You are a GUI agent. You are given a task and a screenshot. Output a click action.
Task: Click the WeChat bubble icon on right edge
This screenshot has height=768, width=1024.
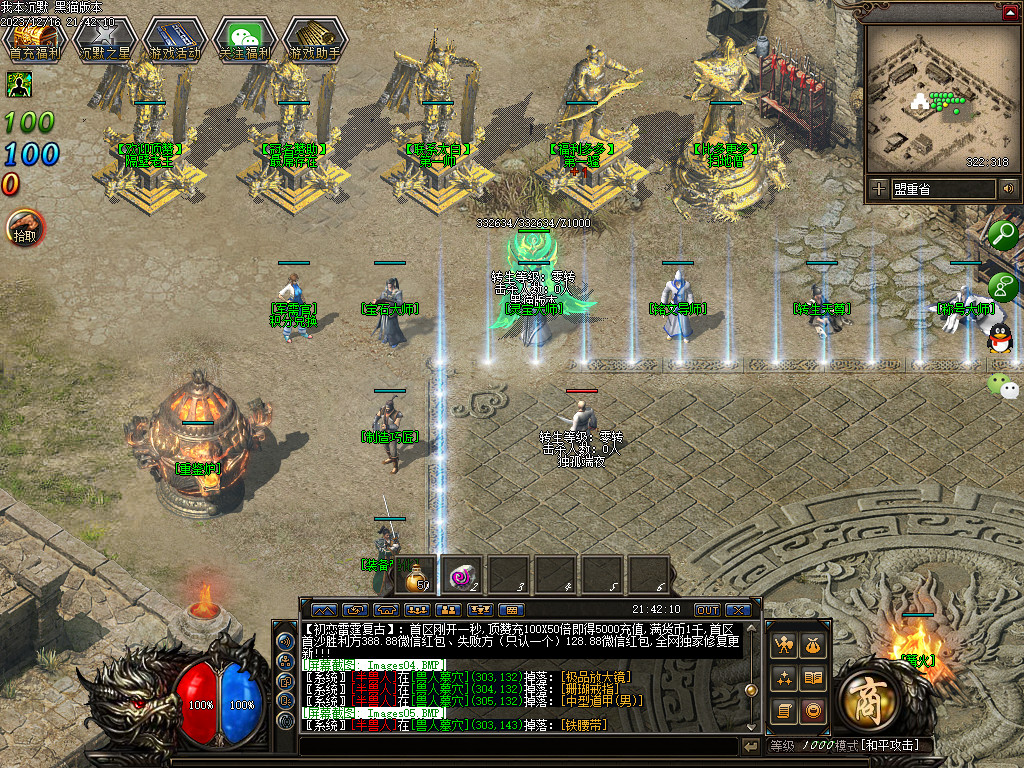[x=1002, y=385]
